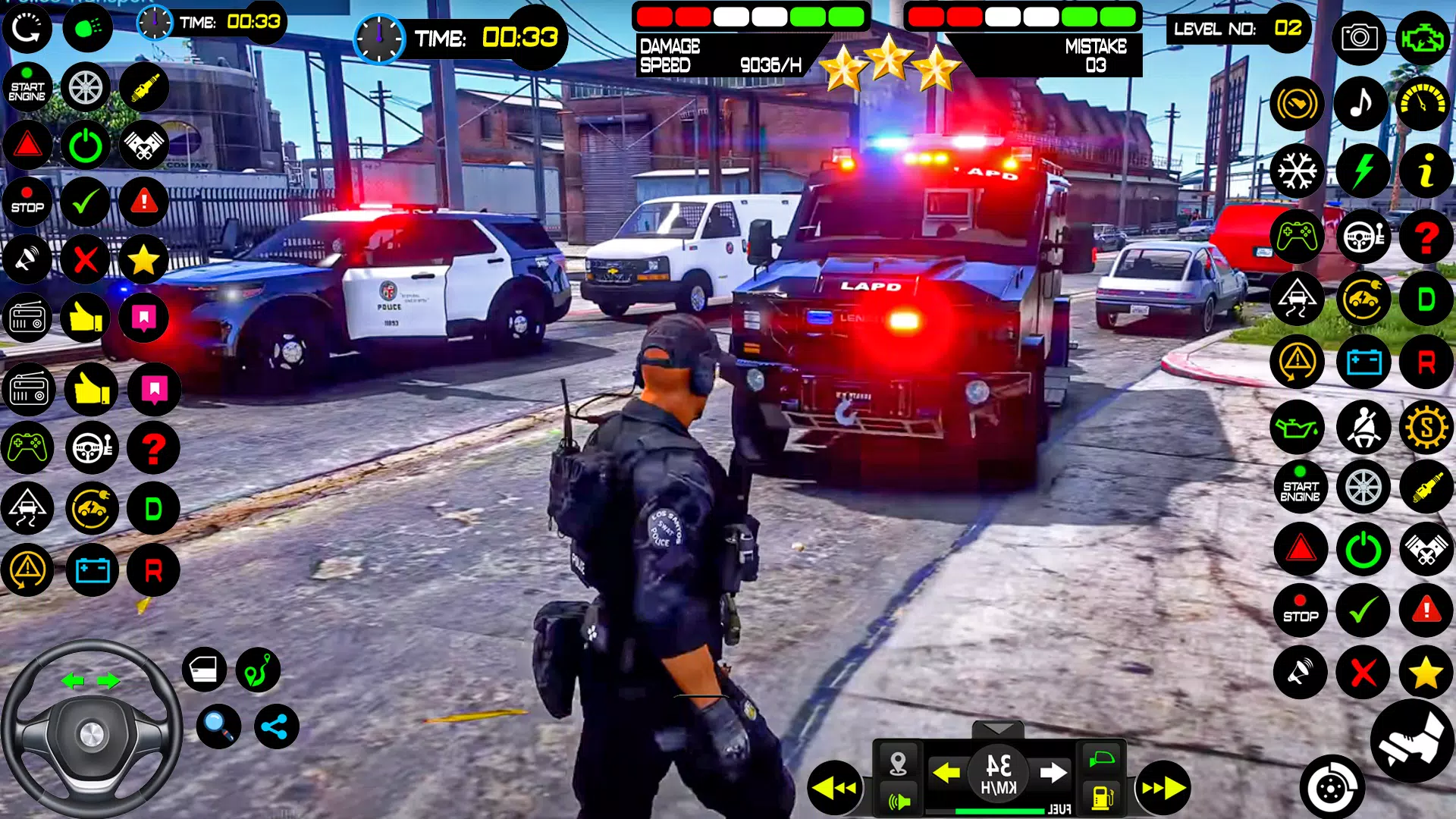Open help via the question mark icon
The height and width of the screenshot is (819, 1456).
tap(1427, 237)
